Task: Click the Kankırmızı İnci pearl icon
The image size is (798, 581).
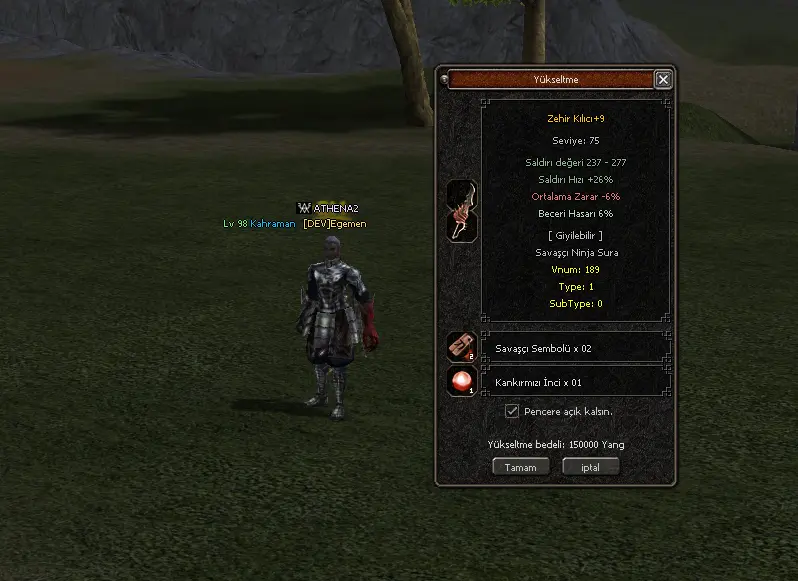Action: pos(461,381)
